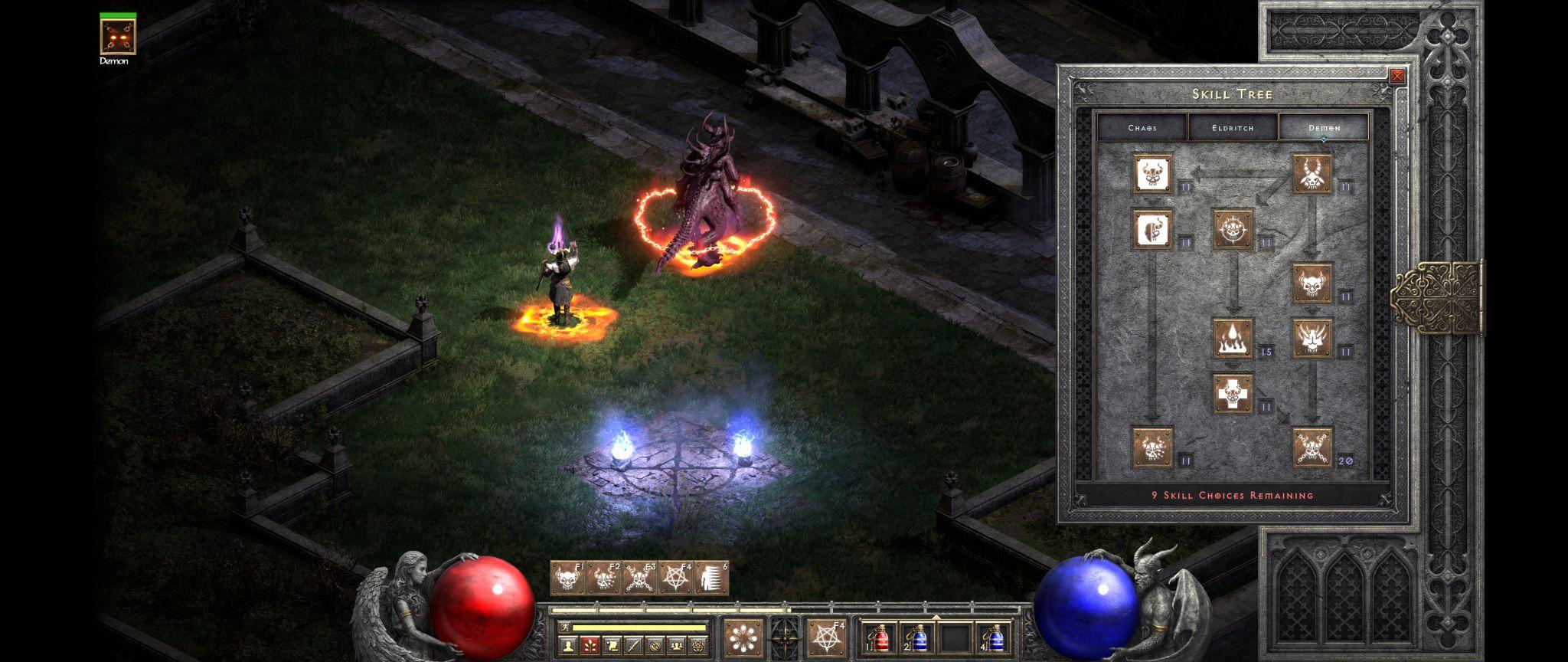1568x662 pixels.
Task: Choose the spiked figure skill on hotbar
Action: point(711,578)
